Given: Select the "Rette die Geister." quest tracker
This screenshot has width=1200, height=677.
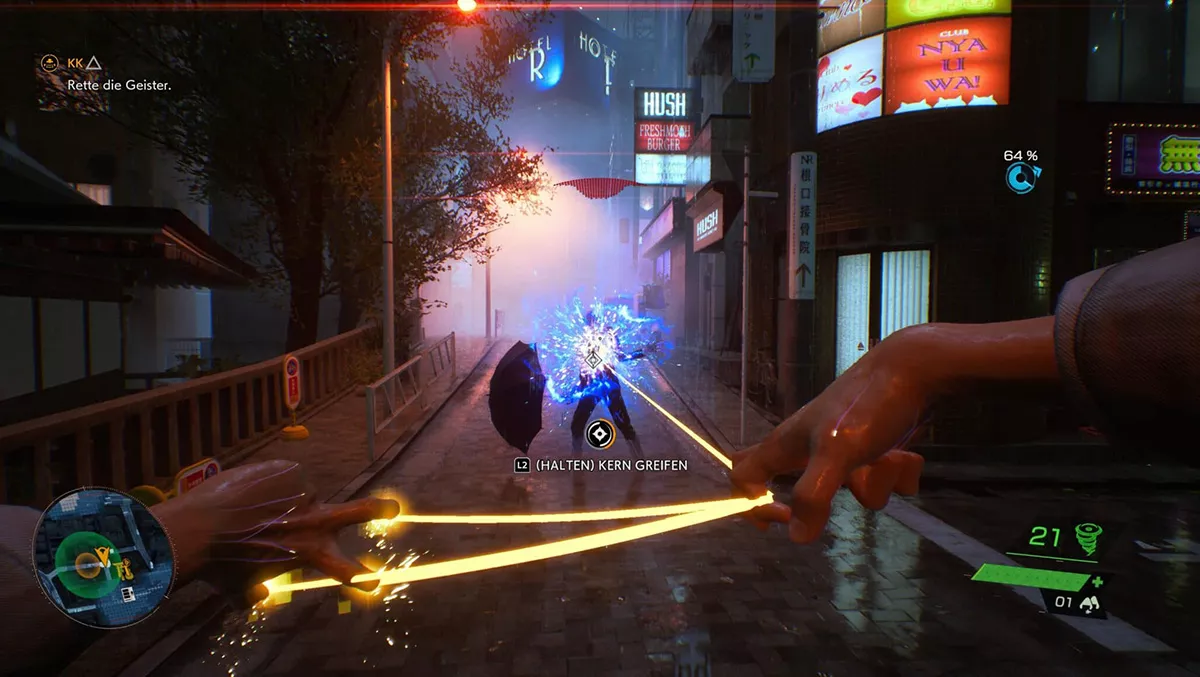Looking at the screenshot, I should (x=119, y=86).
